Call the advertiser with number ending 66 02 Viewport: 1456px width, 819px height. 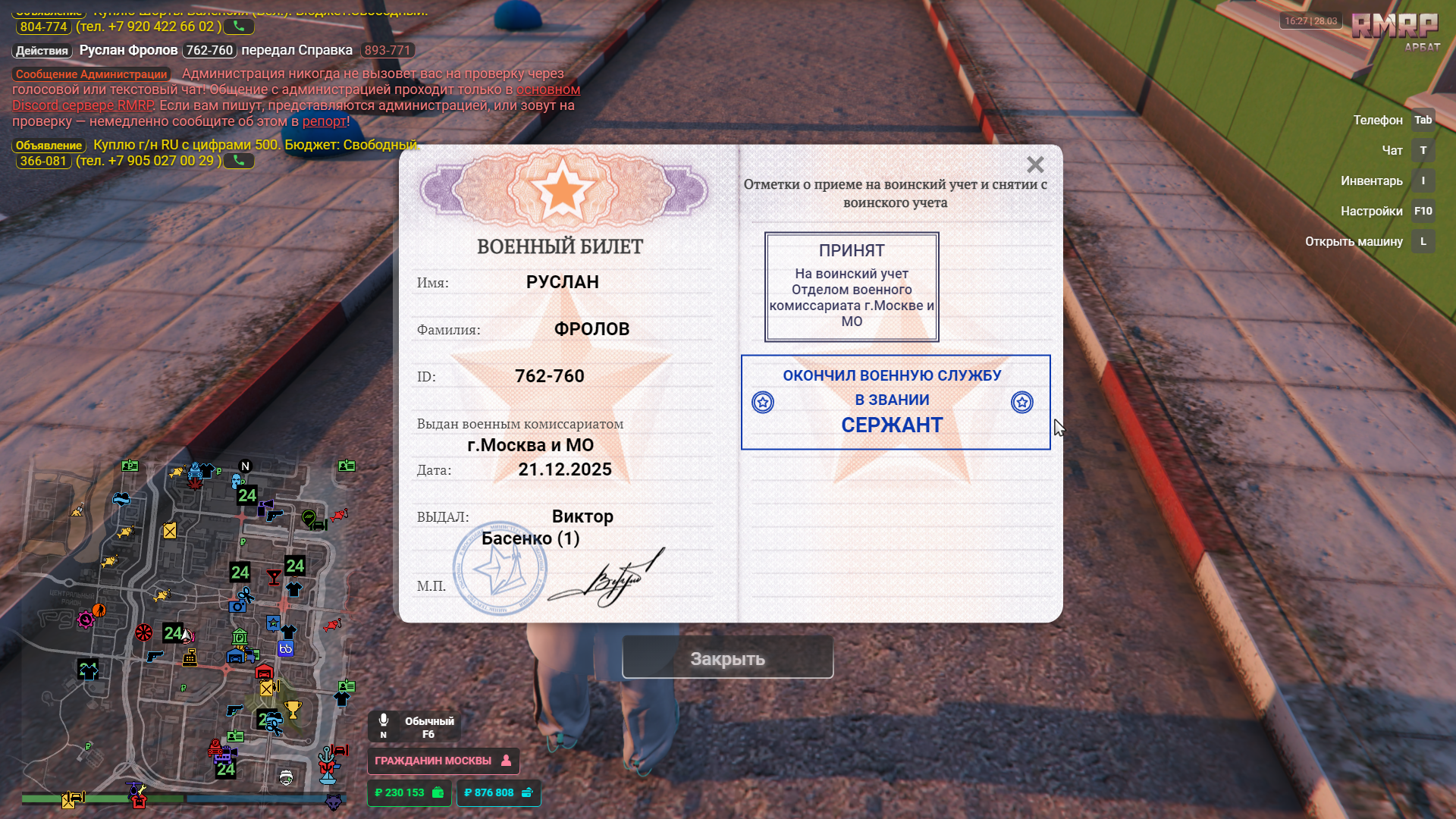click(239, 27)
